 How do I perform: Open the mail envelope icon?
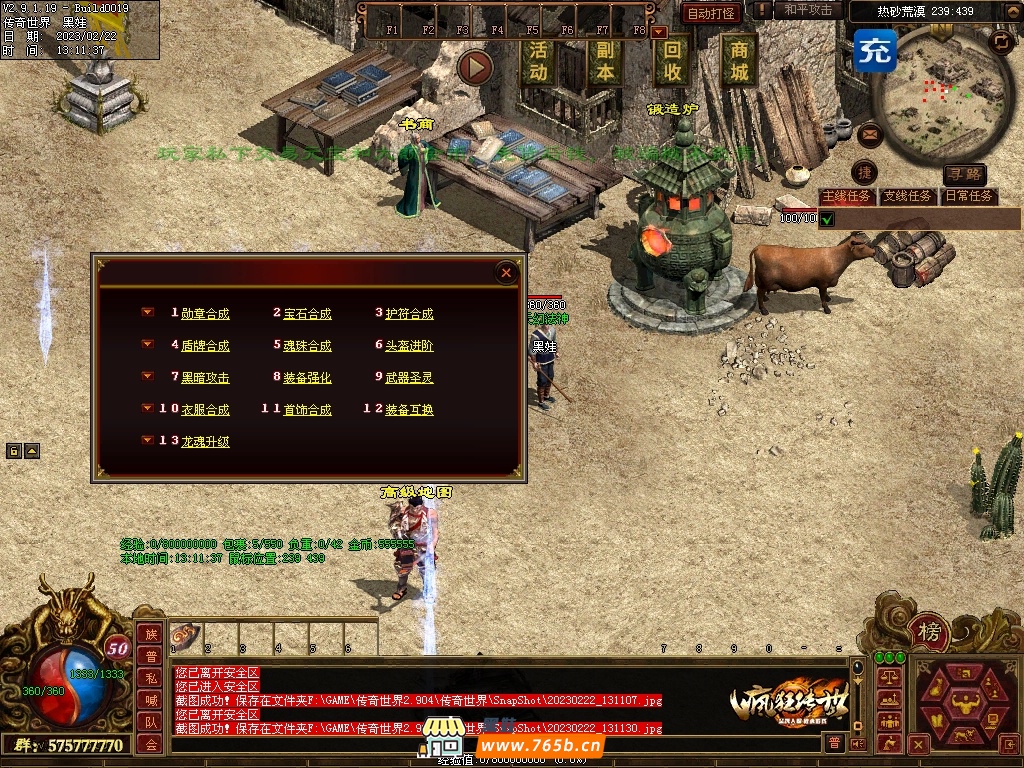(x=869, y=133)
